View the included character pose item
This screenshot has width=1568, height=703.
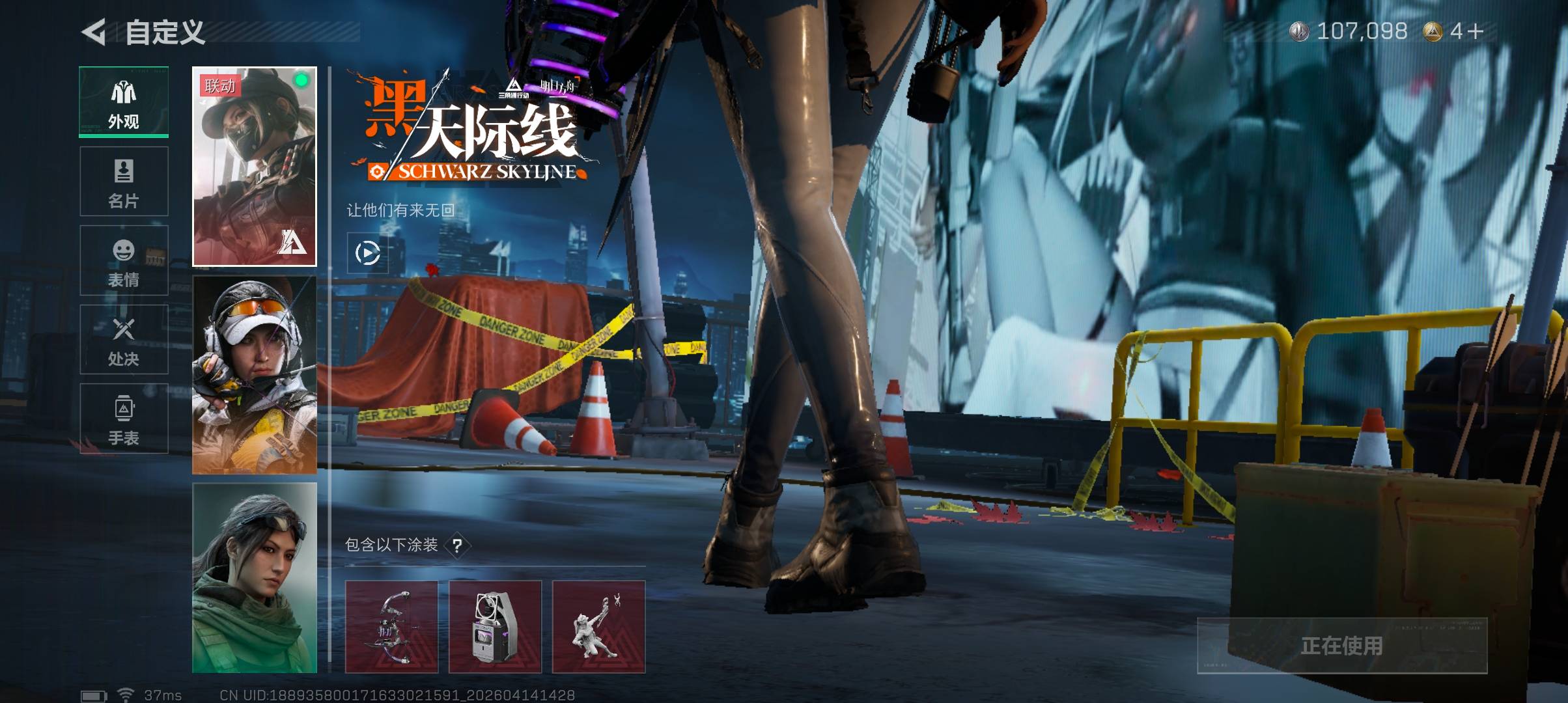pos(598,627)
